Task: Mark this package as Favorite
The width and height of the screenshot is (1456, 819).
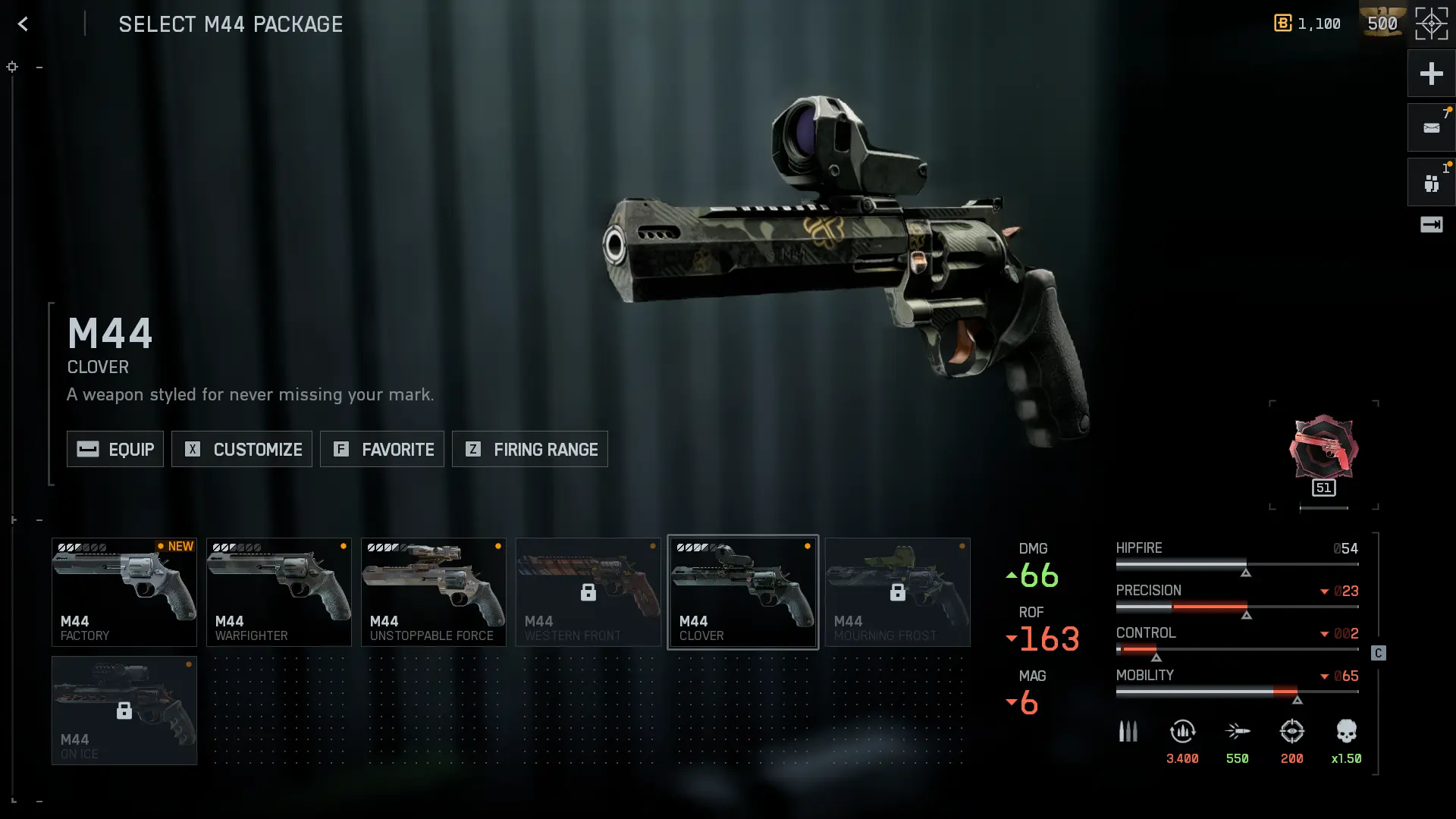Action: [x=382, y=449]
